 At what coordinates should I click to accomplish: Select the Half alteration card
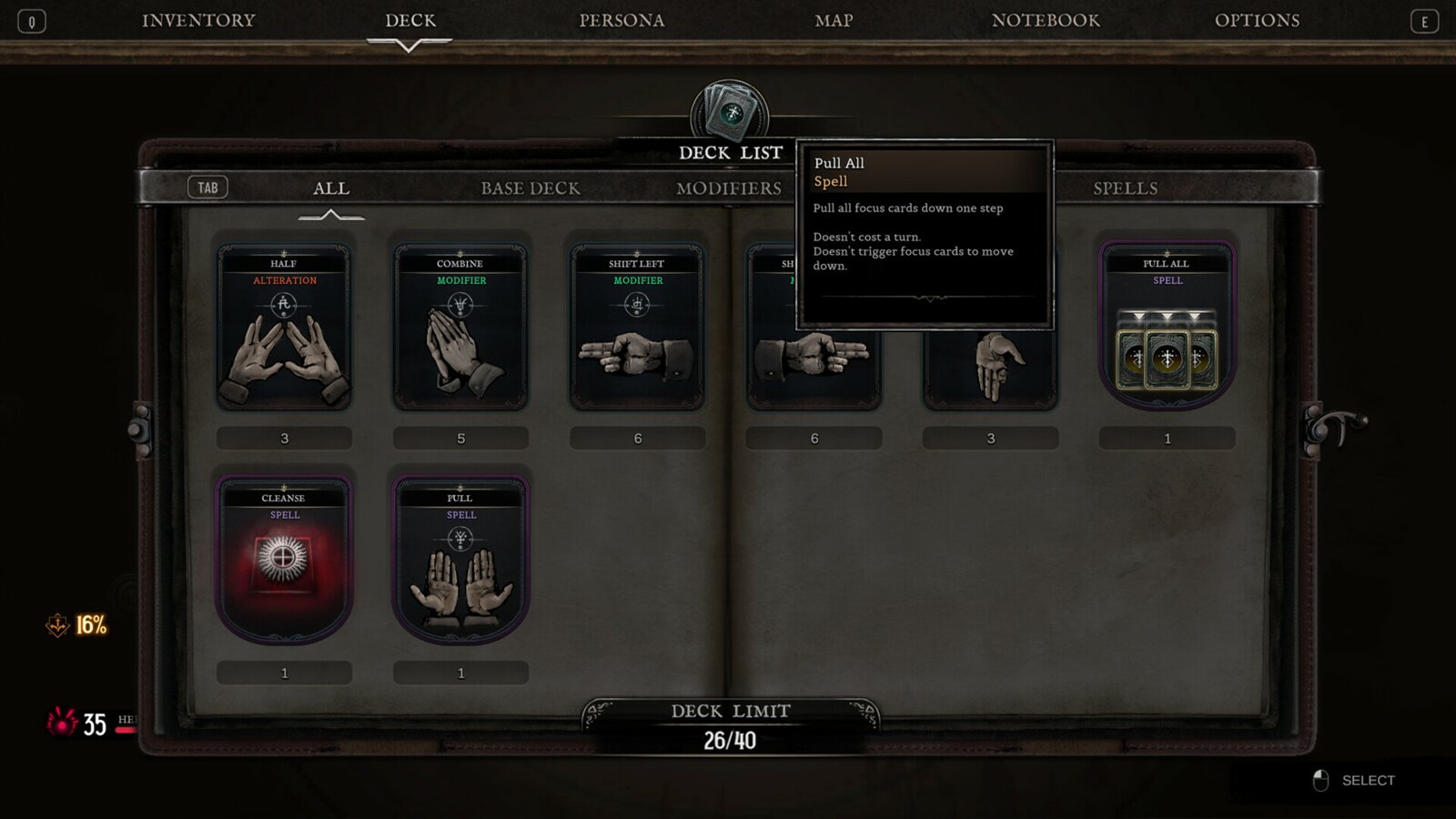tap(284, 328)
